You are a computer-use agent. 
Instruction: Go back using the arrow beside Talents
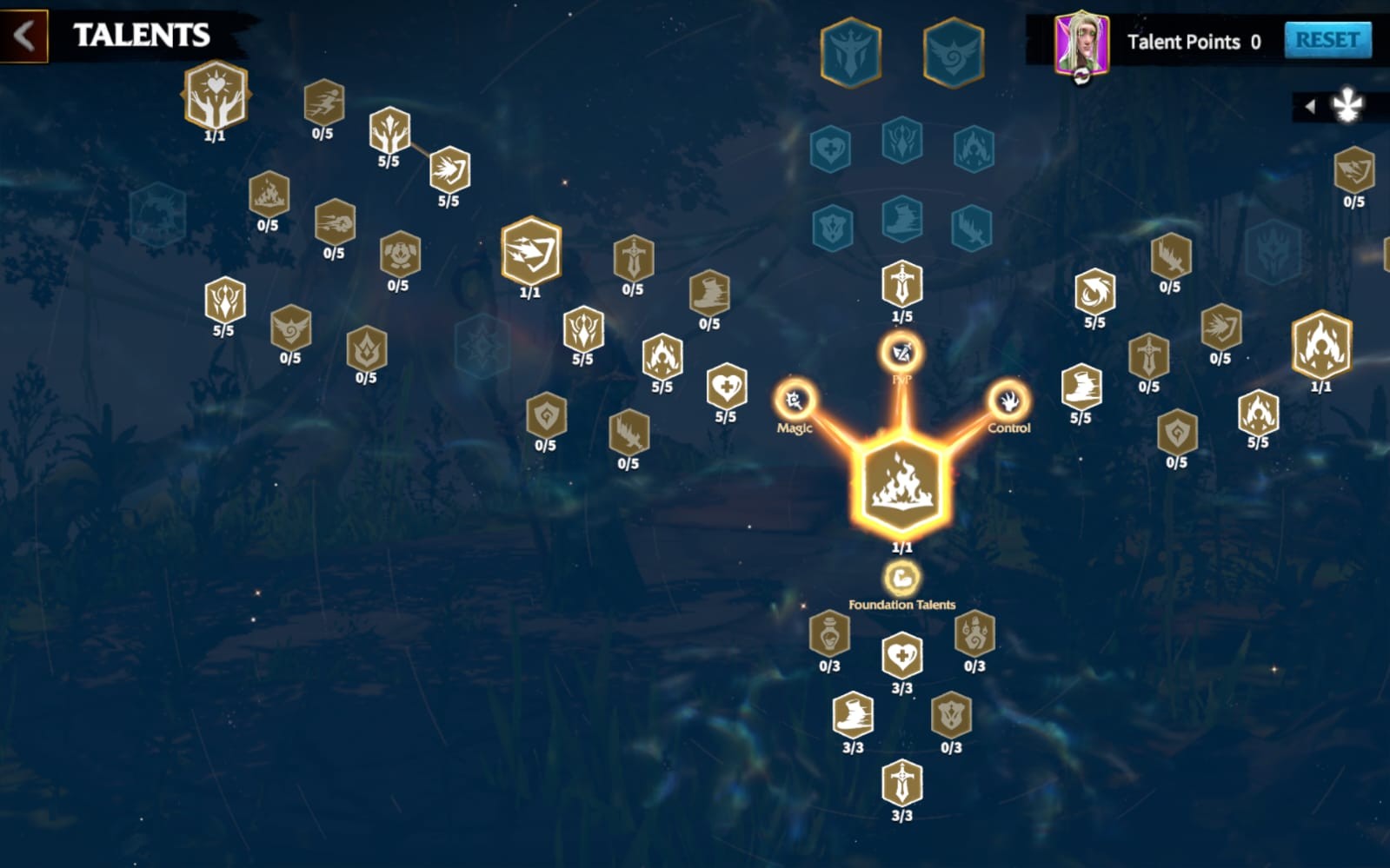click(23, 36)
